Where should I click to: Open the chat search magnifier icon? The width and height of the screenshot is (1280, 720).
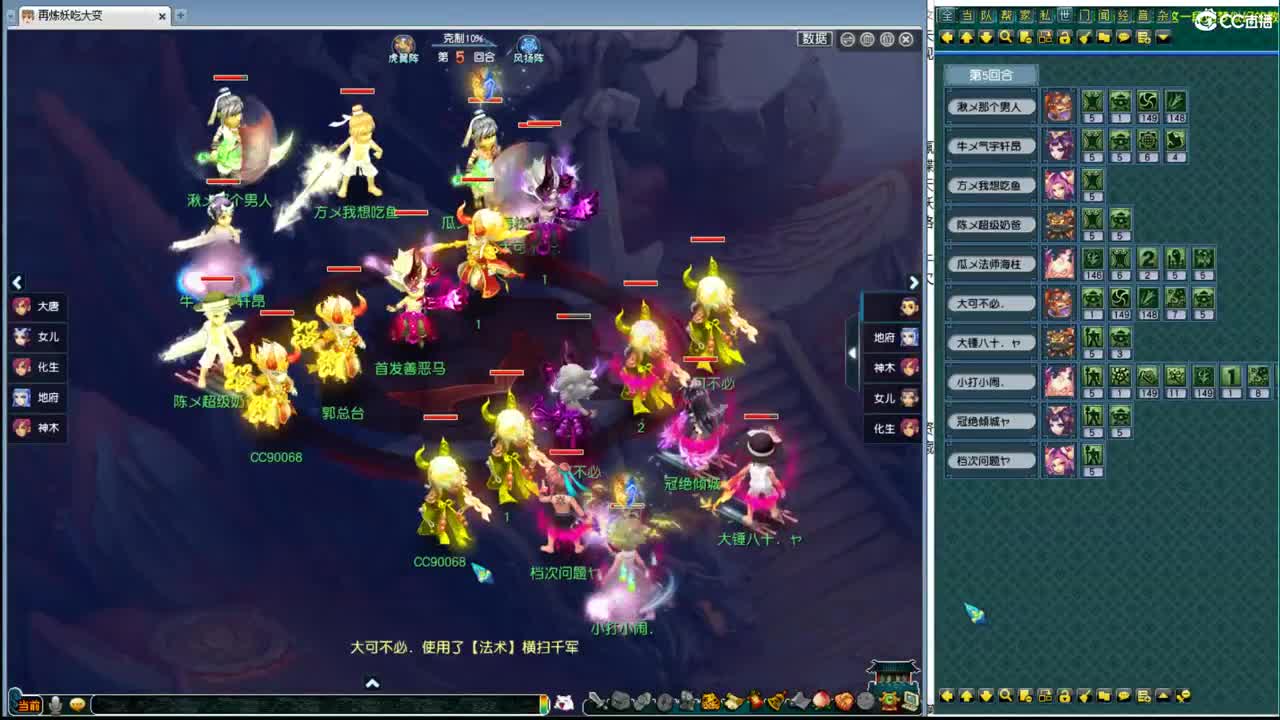[1006, 37]
